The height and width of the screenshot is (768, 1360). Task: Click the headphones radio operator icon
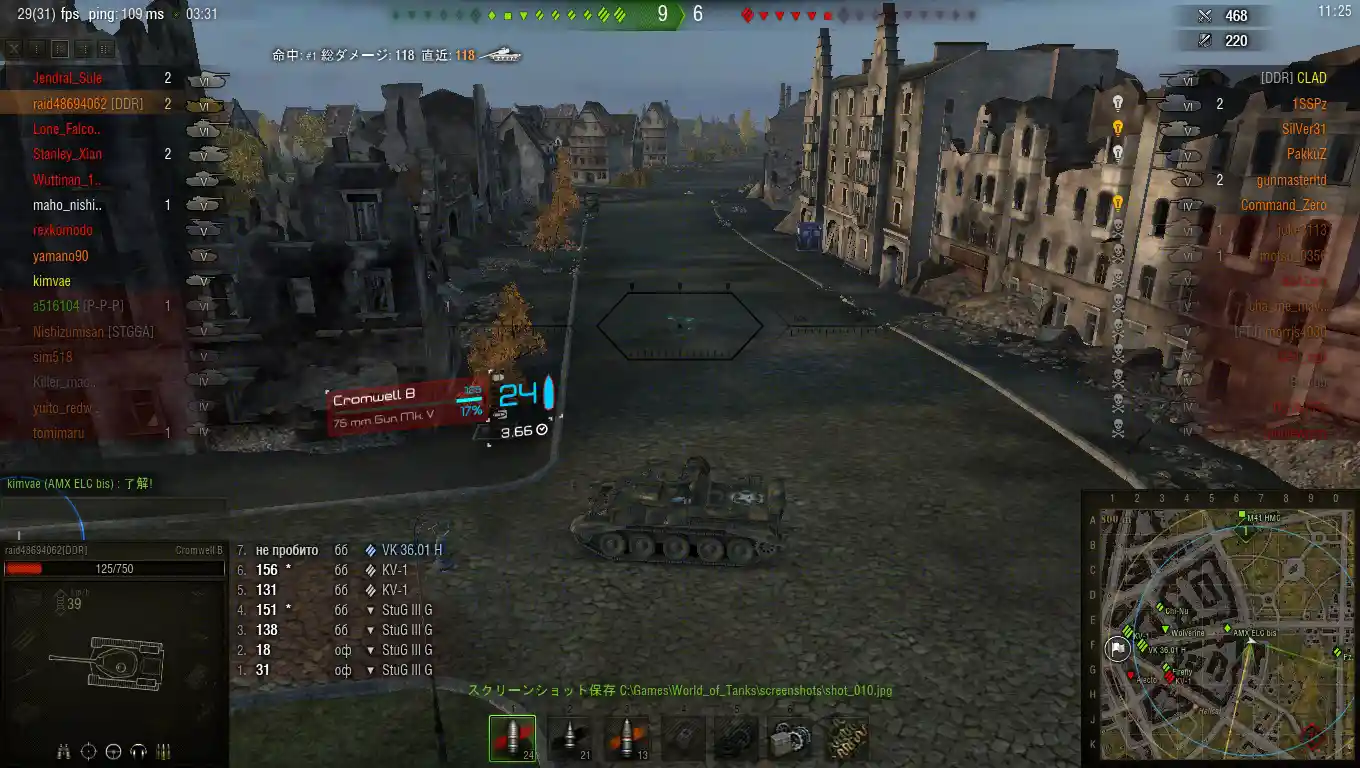tap(139, 751)
